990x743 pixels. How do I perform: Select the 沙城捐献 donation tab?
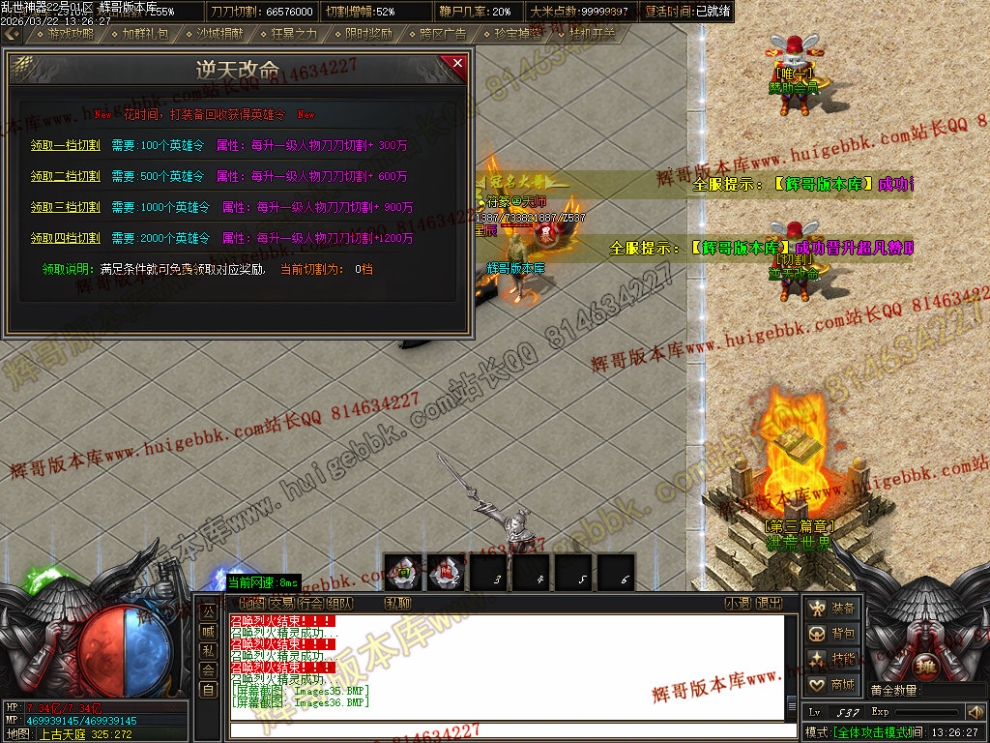point(219,33)
